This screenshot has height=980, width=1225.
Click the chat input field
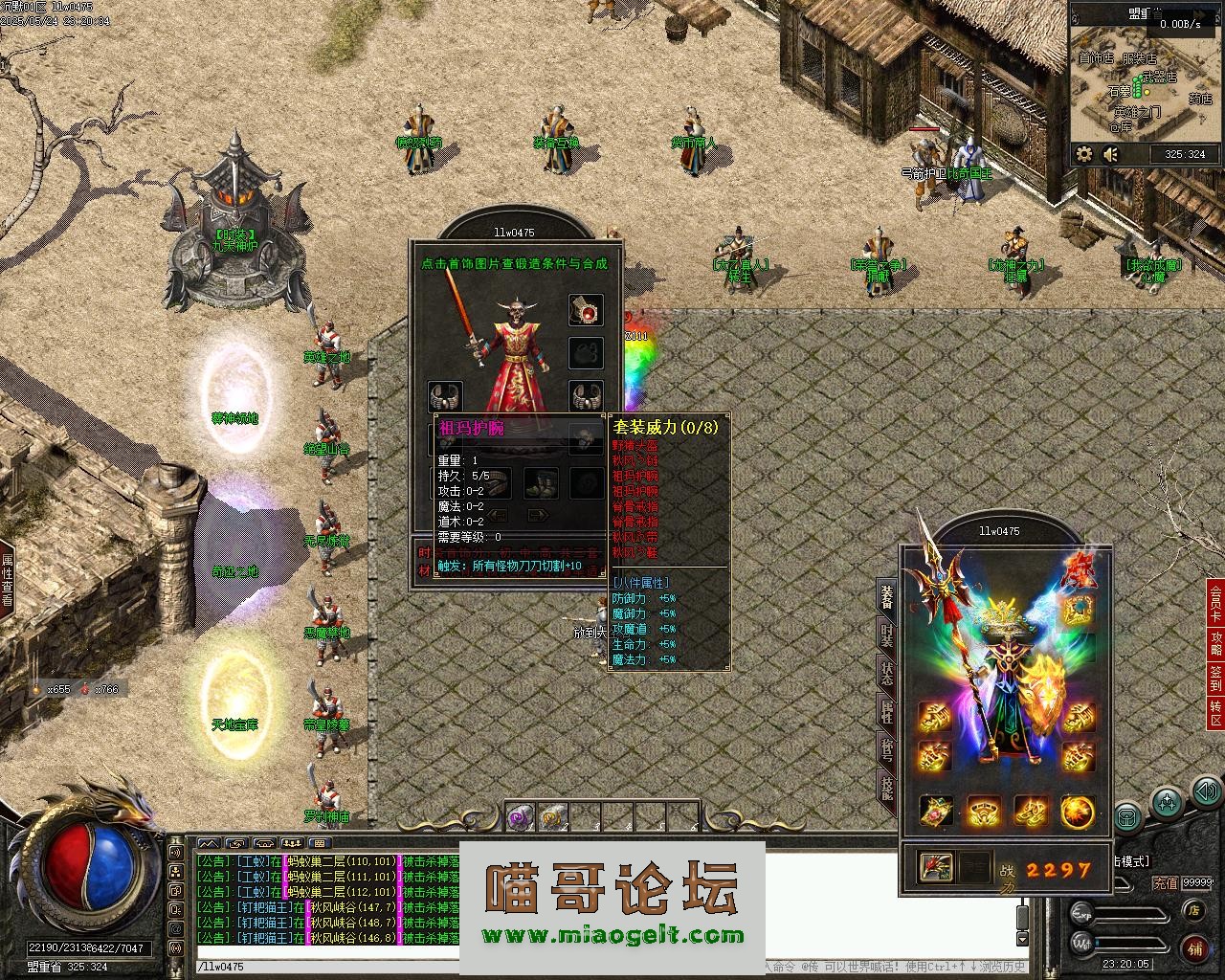point(479,967)
